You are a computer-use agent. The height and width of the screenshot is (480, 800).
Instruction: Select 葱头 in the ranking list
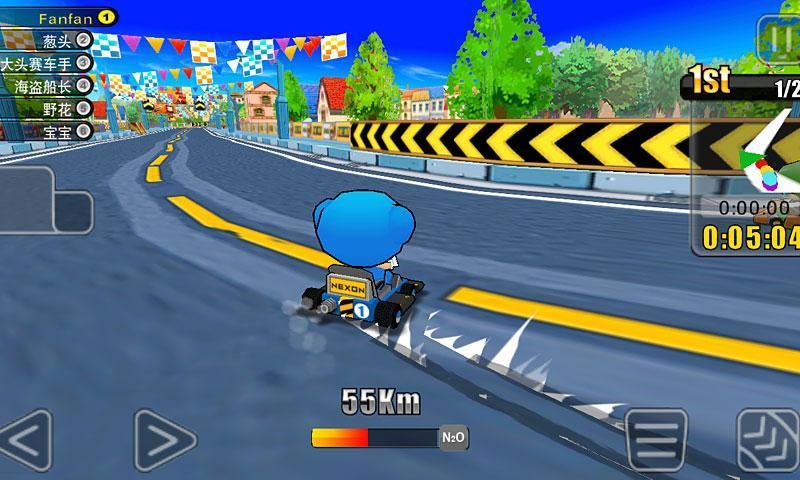click(x=58, y=40)
